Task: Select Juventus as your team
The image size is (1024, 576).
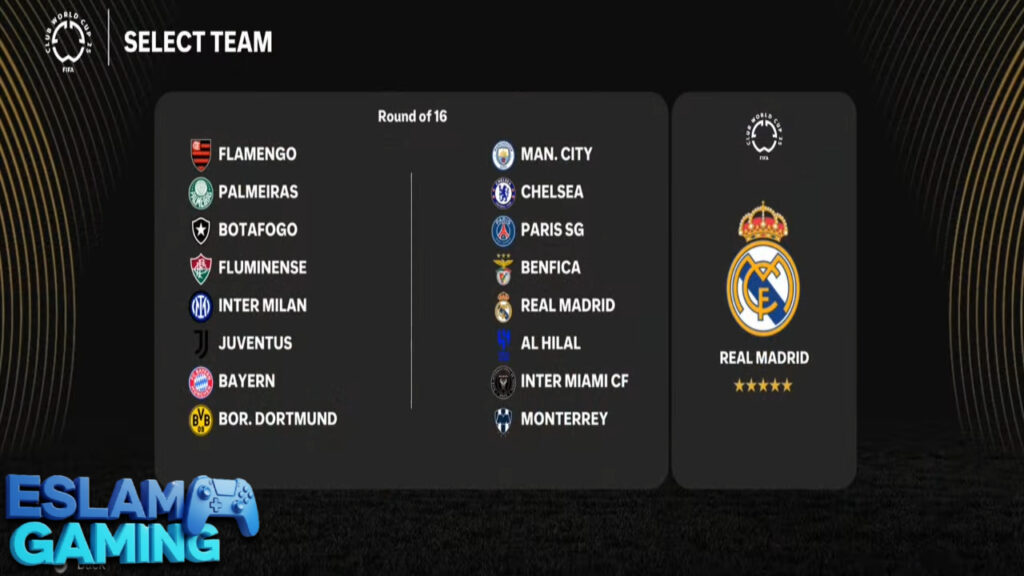Action: click(254, 343)
